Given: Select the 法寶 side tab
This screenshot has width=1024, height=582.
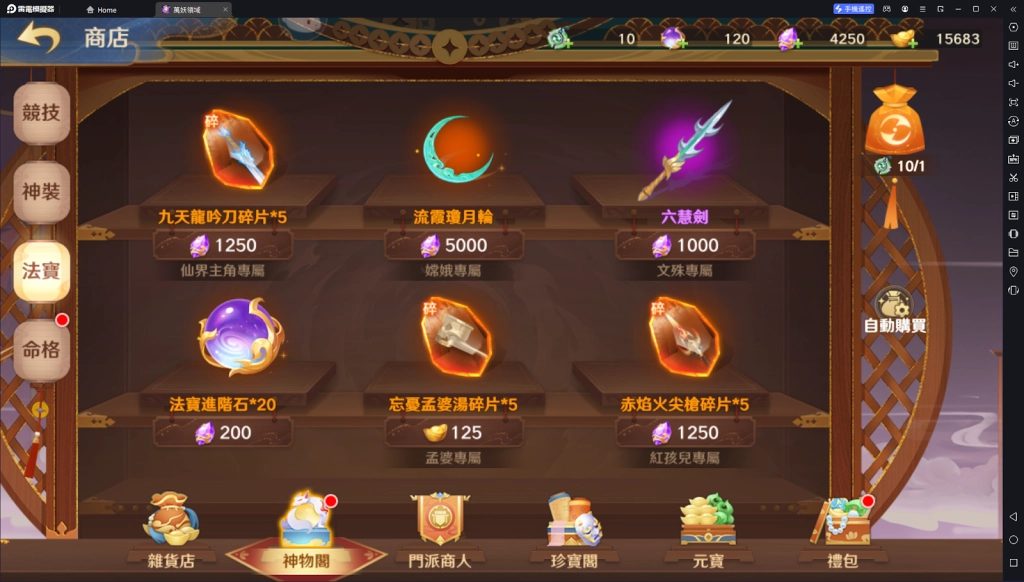Looking at the screenshot, I should [41, 271].
